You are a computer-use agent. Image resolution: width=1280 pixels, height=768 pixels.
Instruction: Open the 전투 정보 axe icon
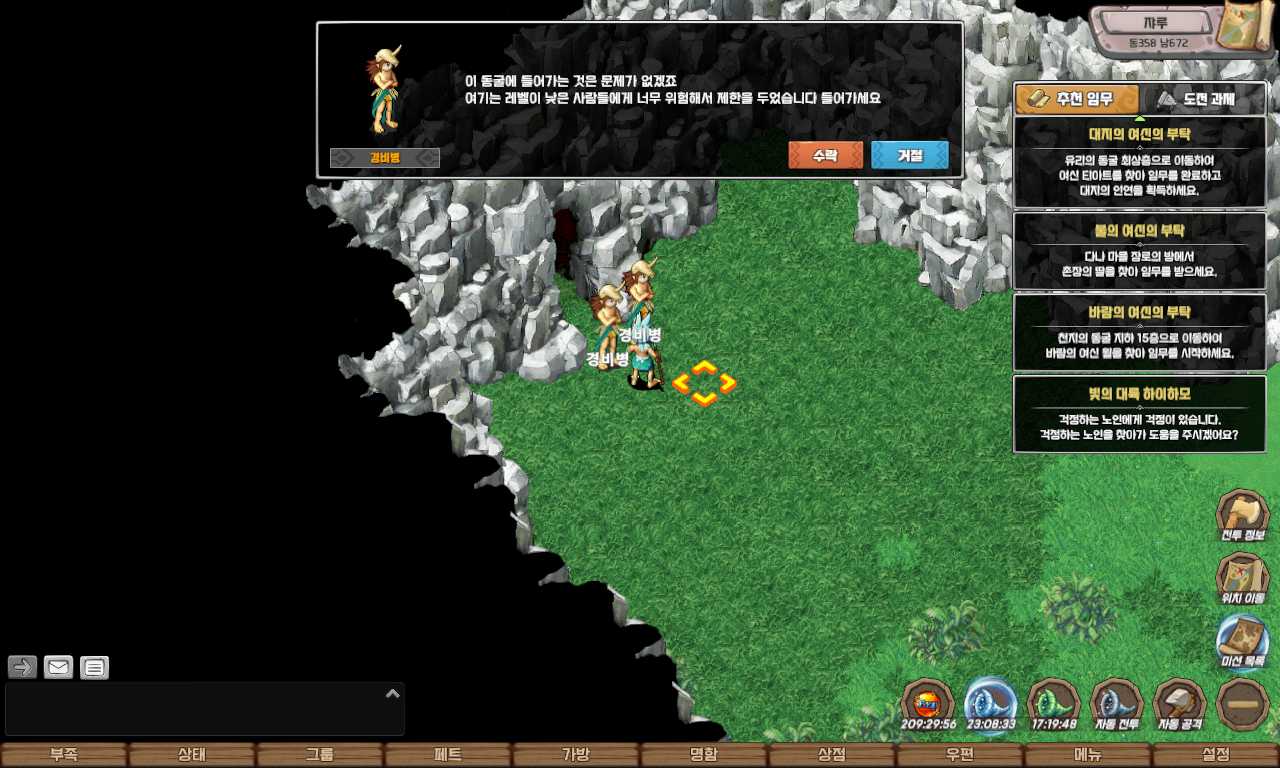coord(1241,516)
